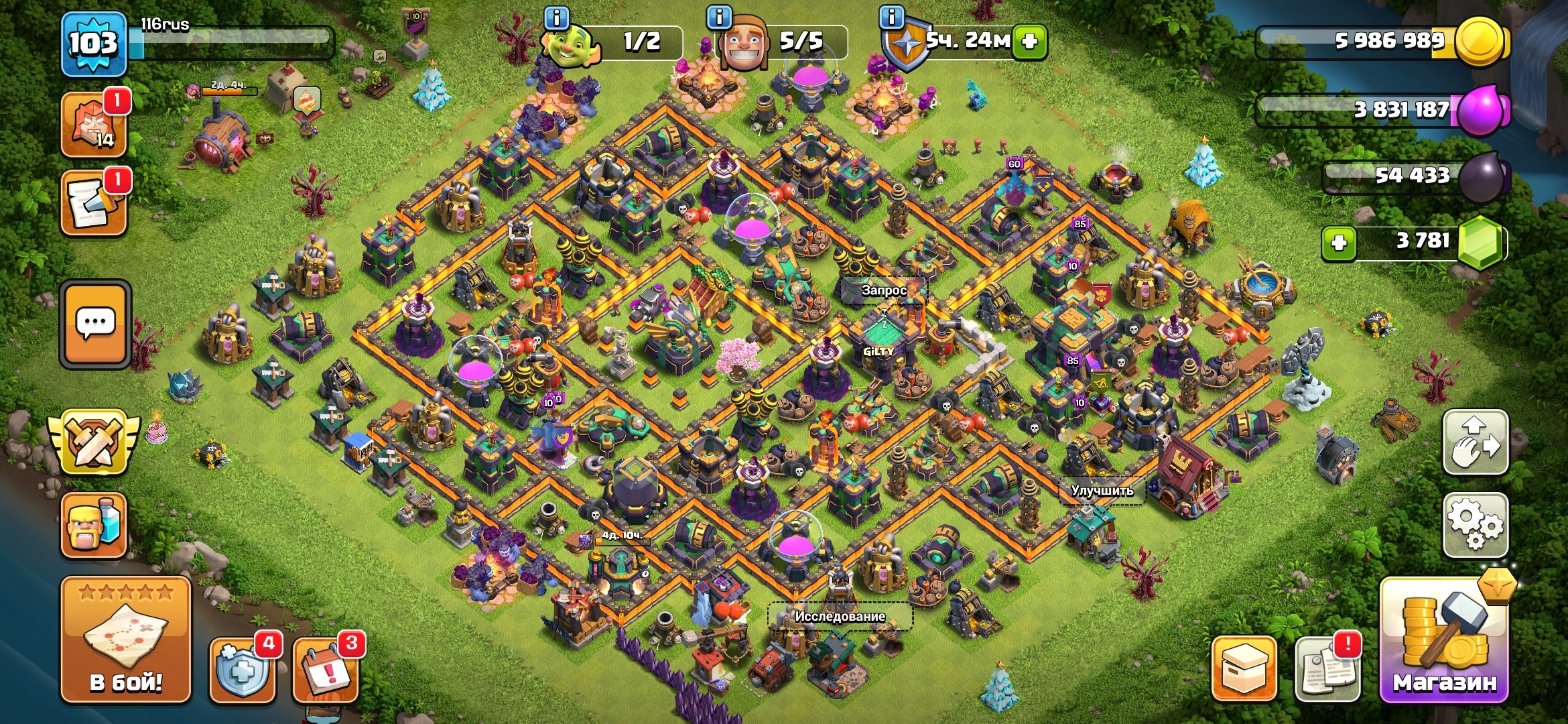The height and width of the screenshot is (724, 1568).
Task: Open the chat speech bubble panel
Action: (x=95, y=324)
